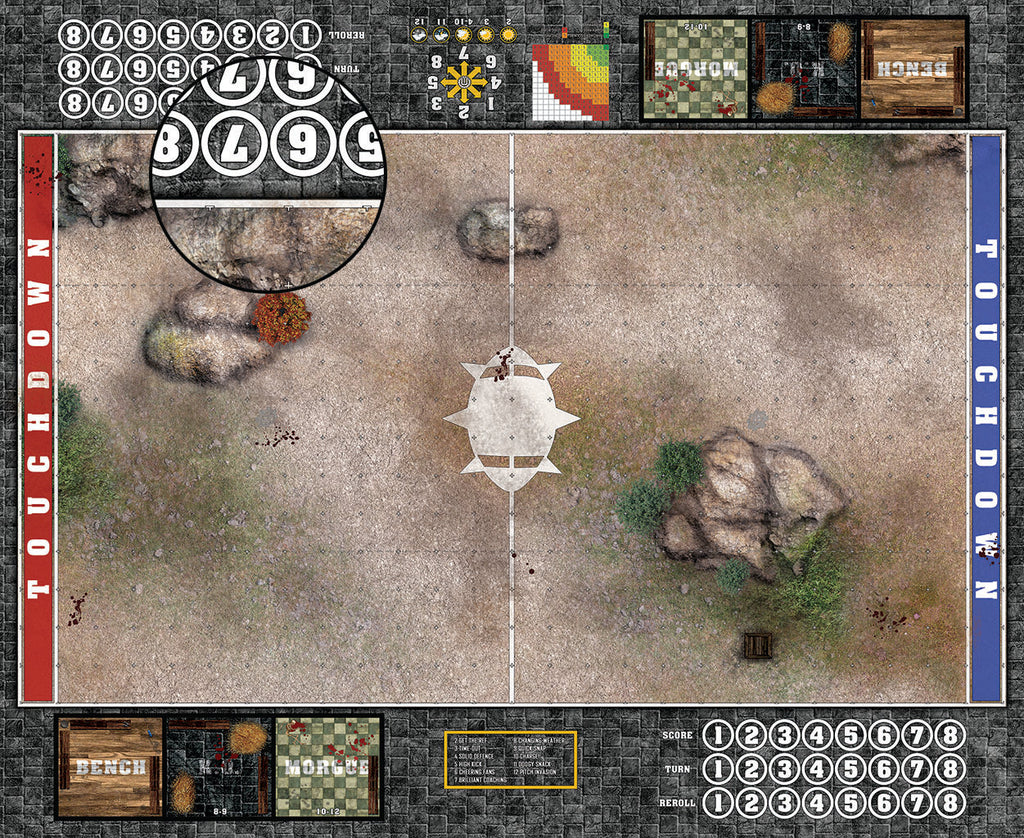Select the weather icon labeled 12
This screenshot has height=838, width=1024.
pos(420,34)
